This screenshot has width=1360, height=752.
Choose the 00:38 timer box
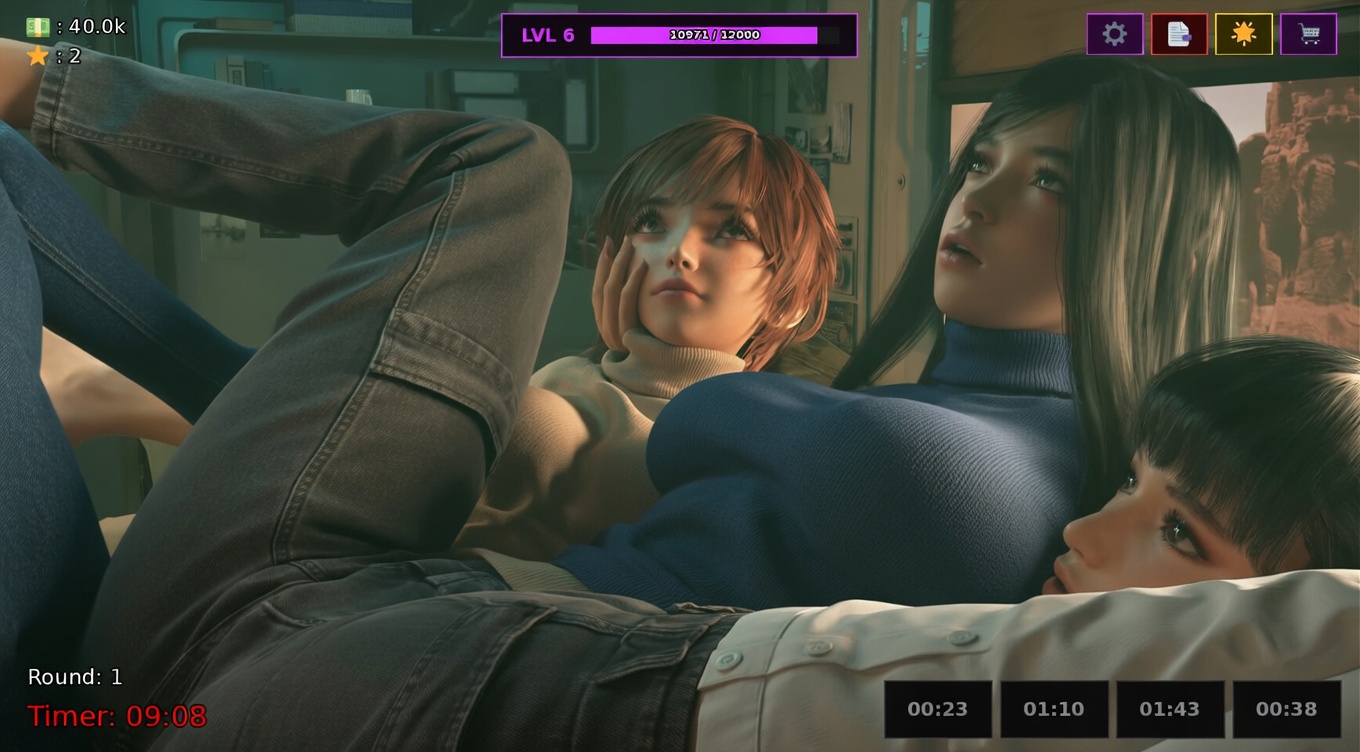click(x=1286, y=709)
